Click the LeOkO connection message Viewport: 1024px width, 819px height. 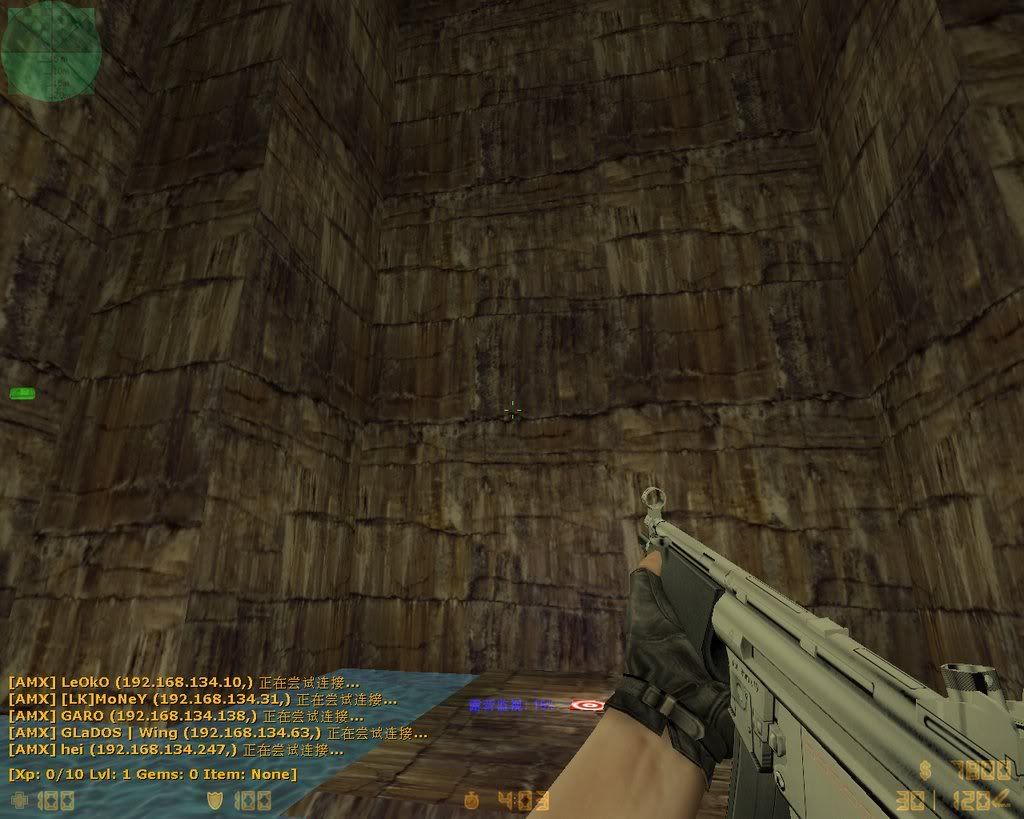201,682
